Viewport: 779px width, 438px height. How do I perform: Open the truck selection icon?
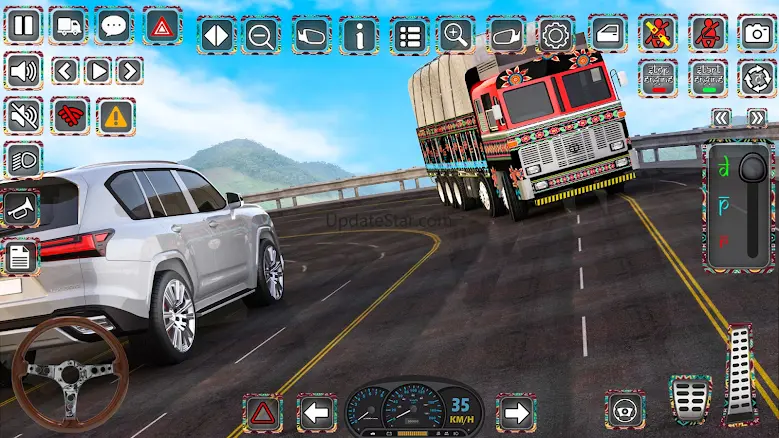pos(69,25)
